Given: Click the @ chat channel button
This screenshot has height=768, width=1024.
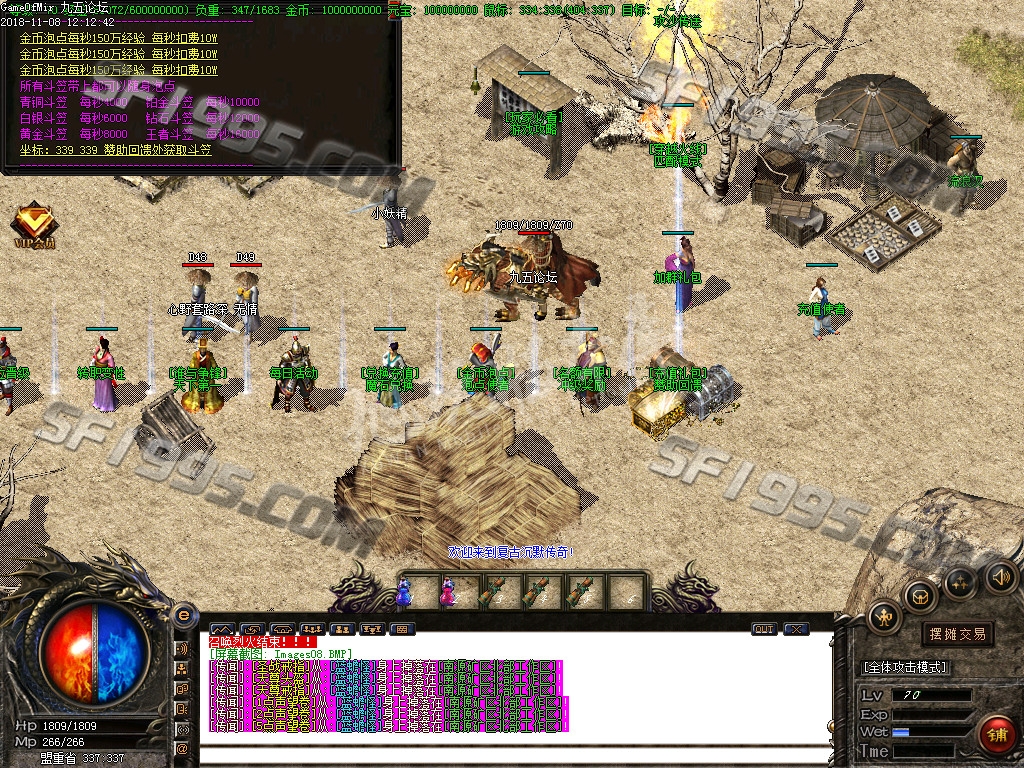Looking at the screenshot, I should pos(183,748).
